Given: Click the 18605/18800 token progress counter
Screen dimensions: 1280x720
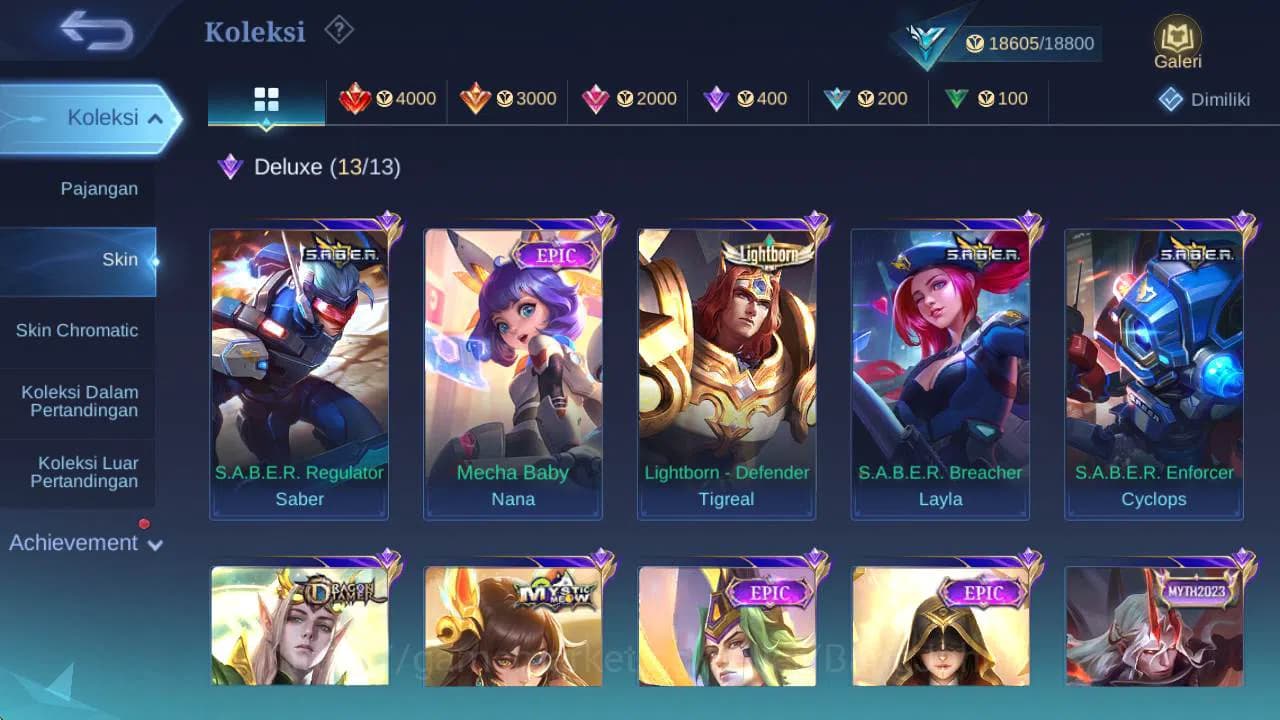Looking at the screenshot, I should point(1041,43).
